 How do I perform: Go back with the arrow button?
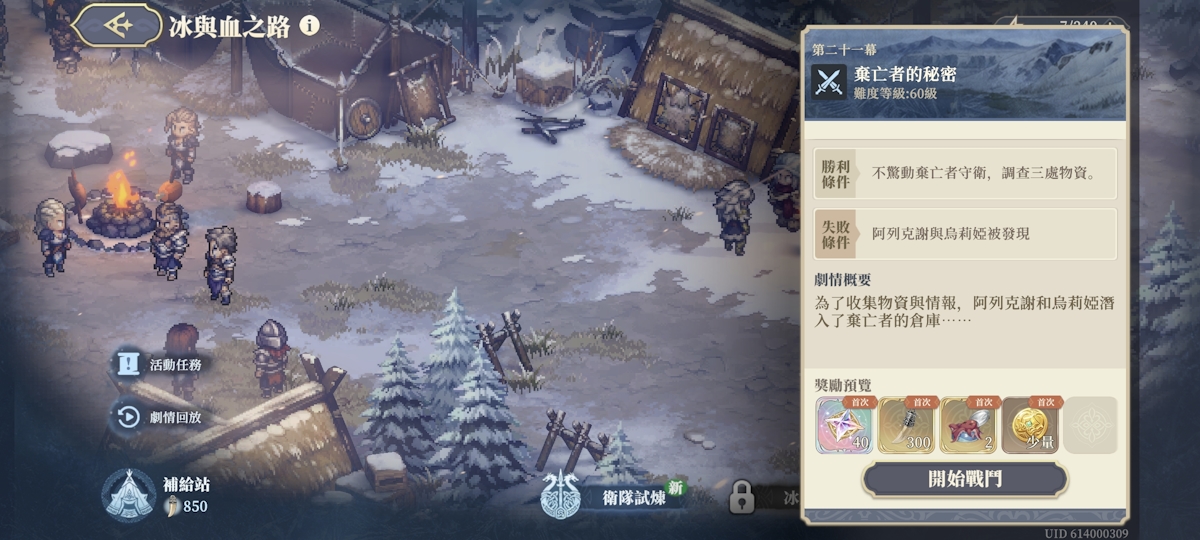click(x=117, y=25)
